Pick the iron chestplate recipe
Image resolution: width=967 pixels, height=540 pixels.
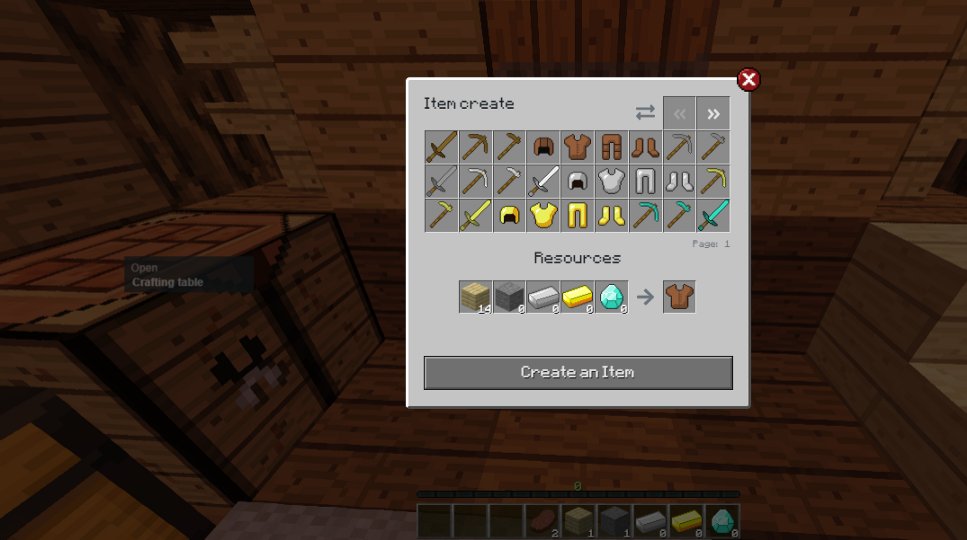(x=611, y=181)
